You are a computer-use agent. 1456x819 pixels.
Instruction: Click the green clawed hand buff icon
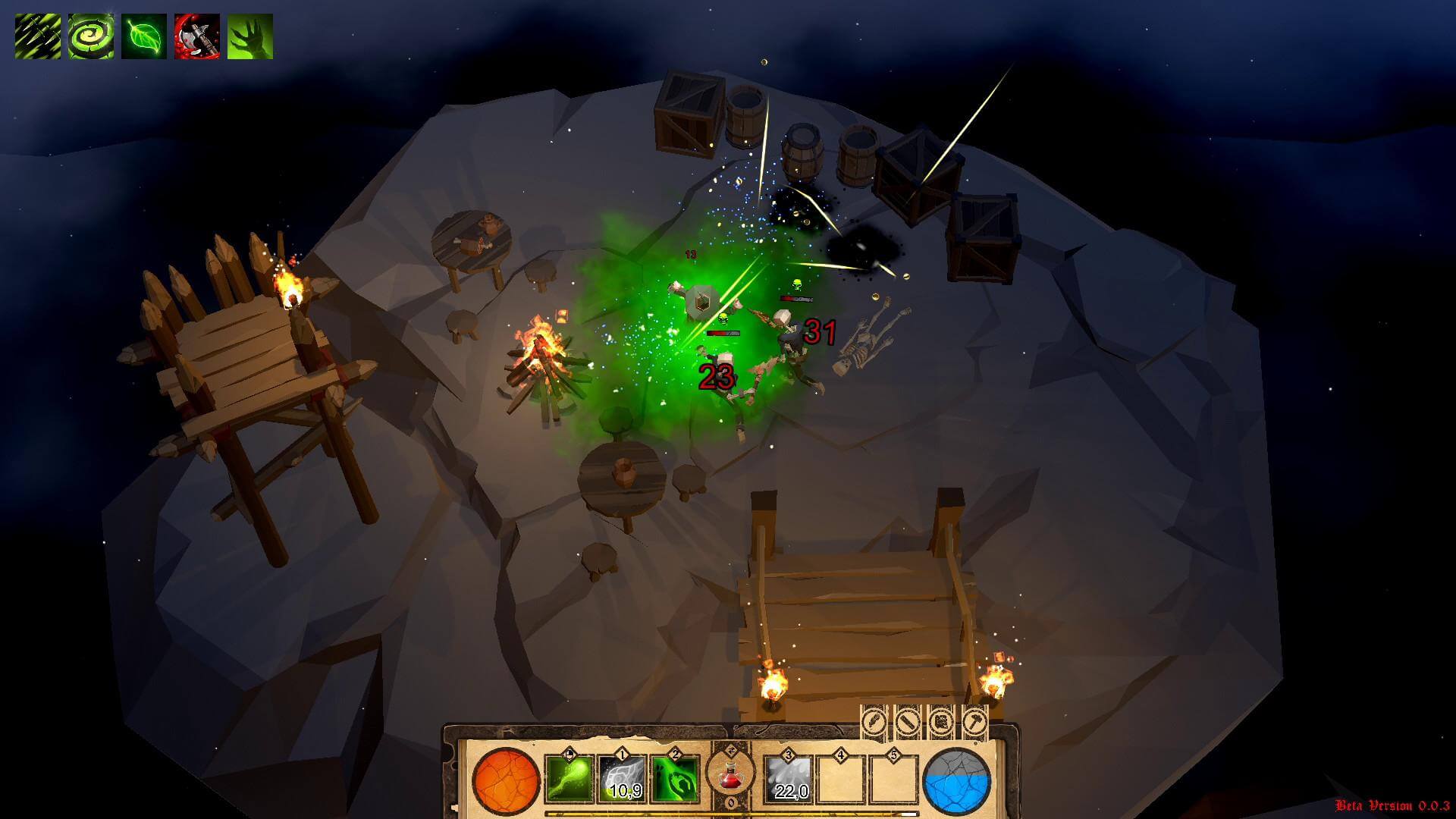[250, 36]
